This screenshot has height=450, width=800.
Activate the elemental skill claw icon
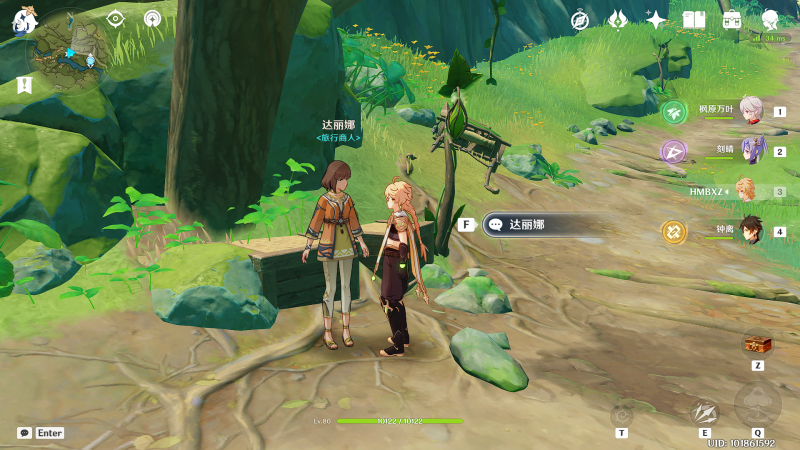[x=704, y=412]
